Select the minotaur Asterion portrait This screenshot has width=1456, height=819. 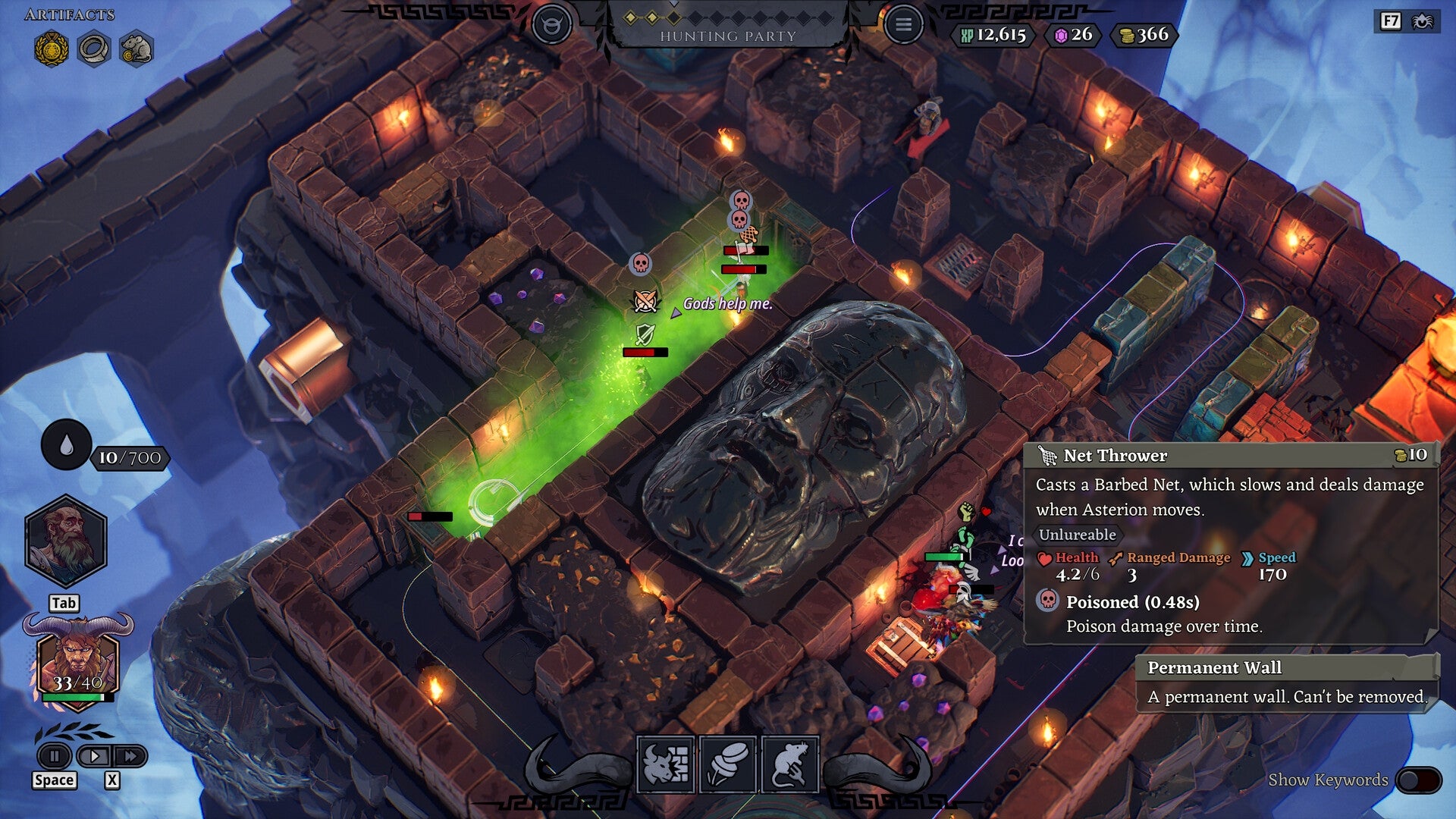(x=78, y=662)
